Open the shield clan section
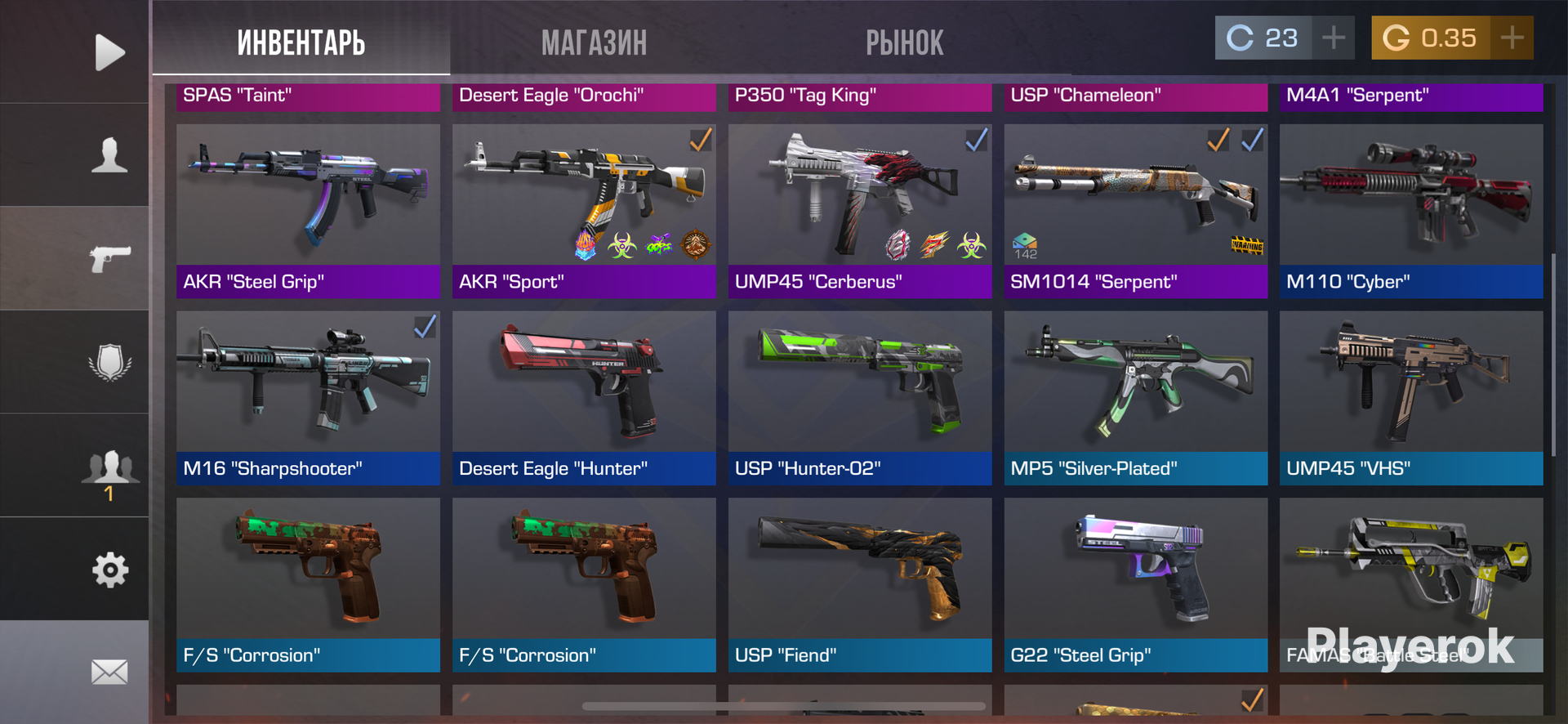 109,361
